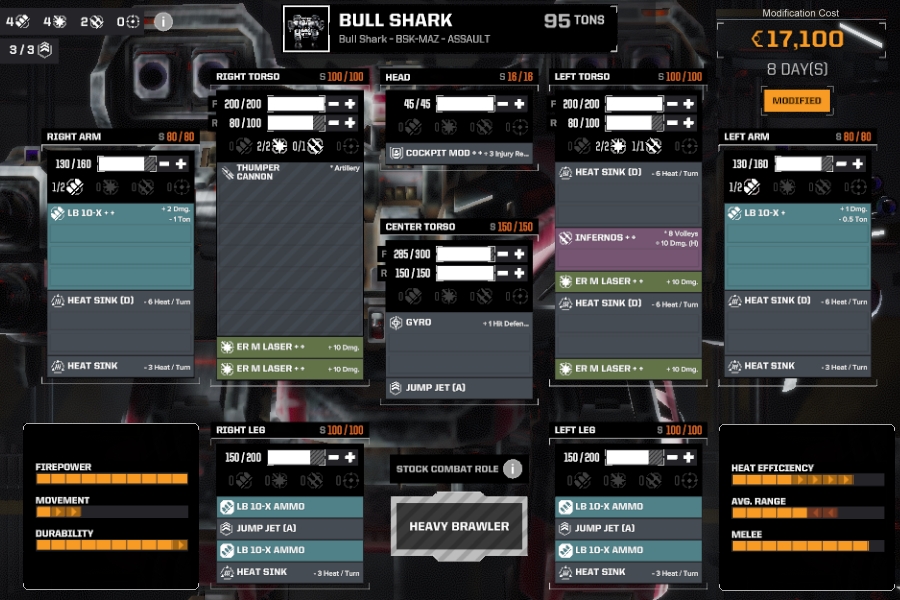This screenshot has height=600, width=900.
Task: Reduce armor on the left arm
Action: point(843,164)
